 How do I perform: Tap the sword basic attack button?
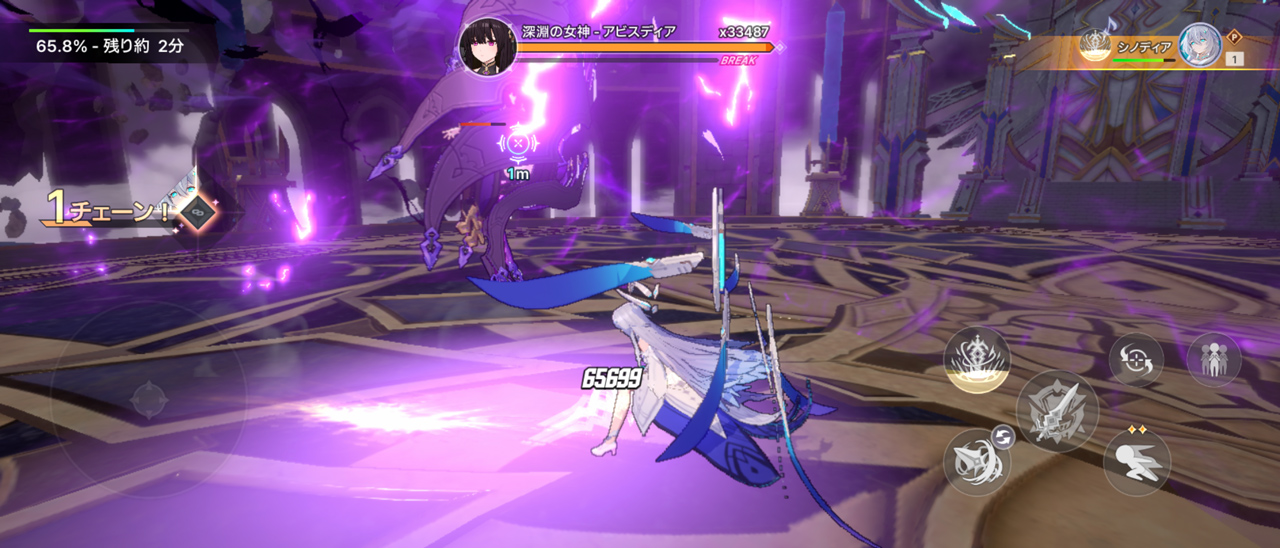click(1057, 411)
